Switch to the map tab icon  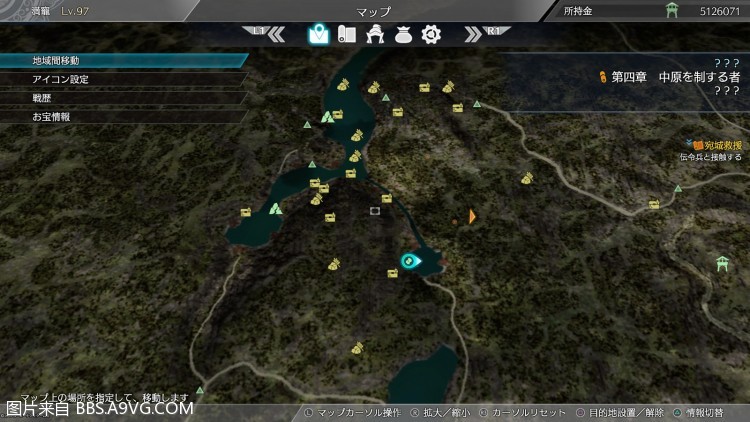pos(318,34)
